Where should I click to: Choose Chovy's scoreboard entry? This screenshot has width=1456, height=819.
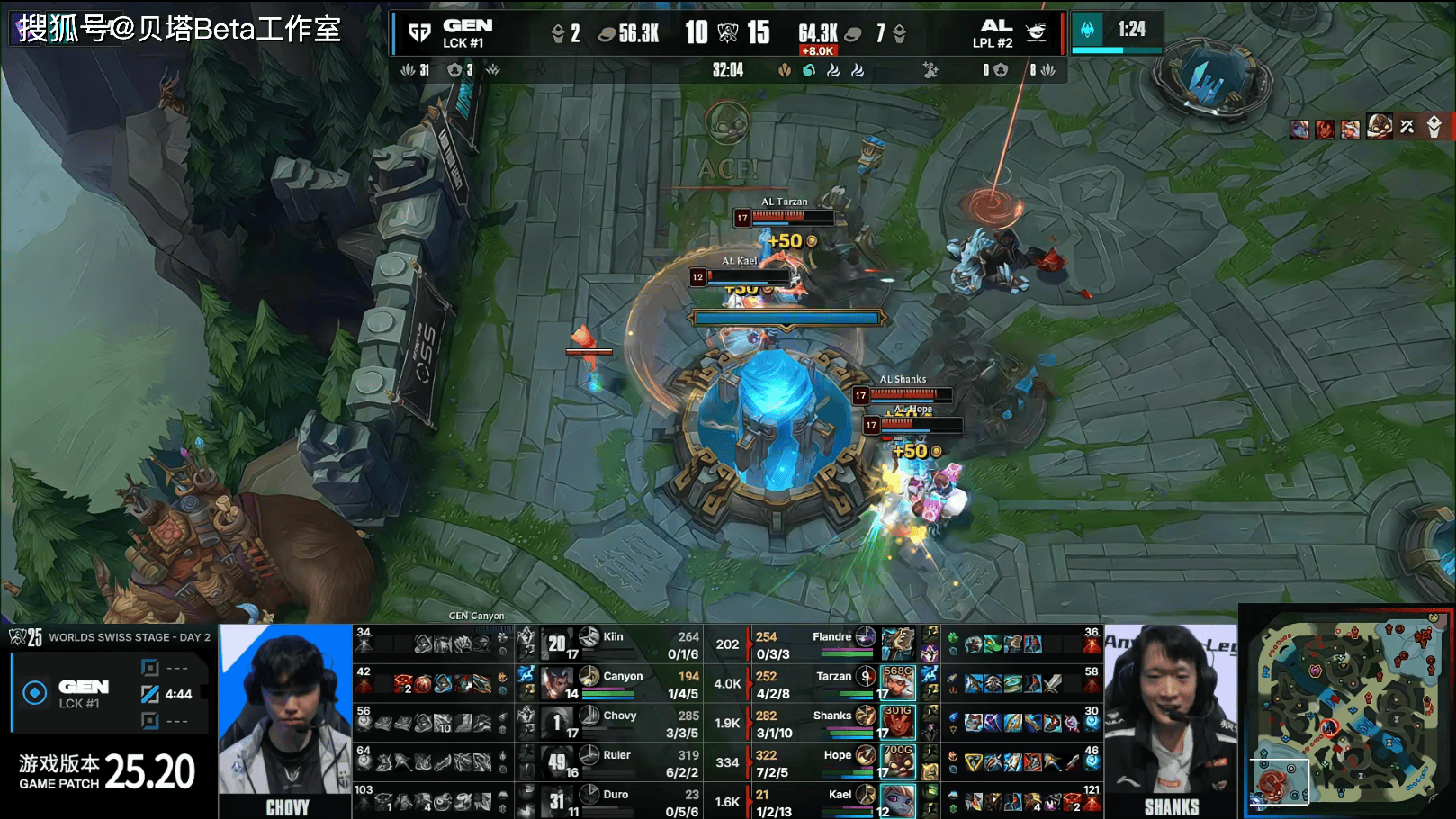coord(619,715)
